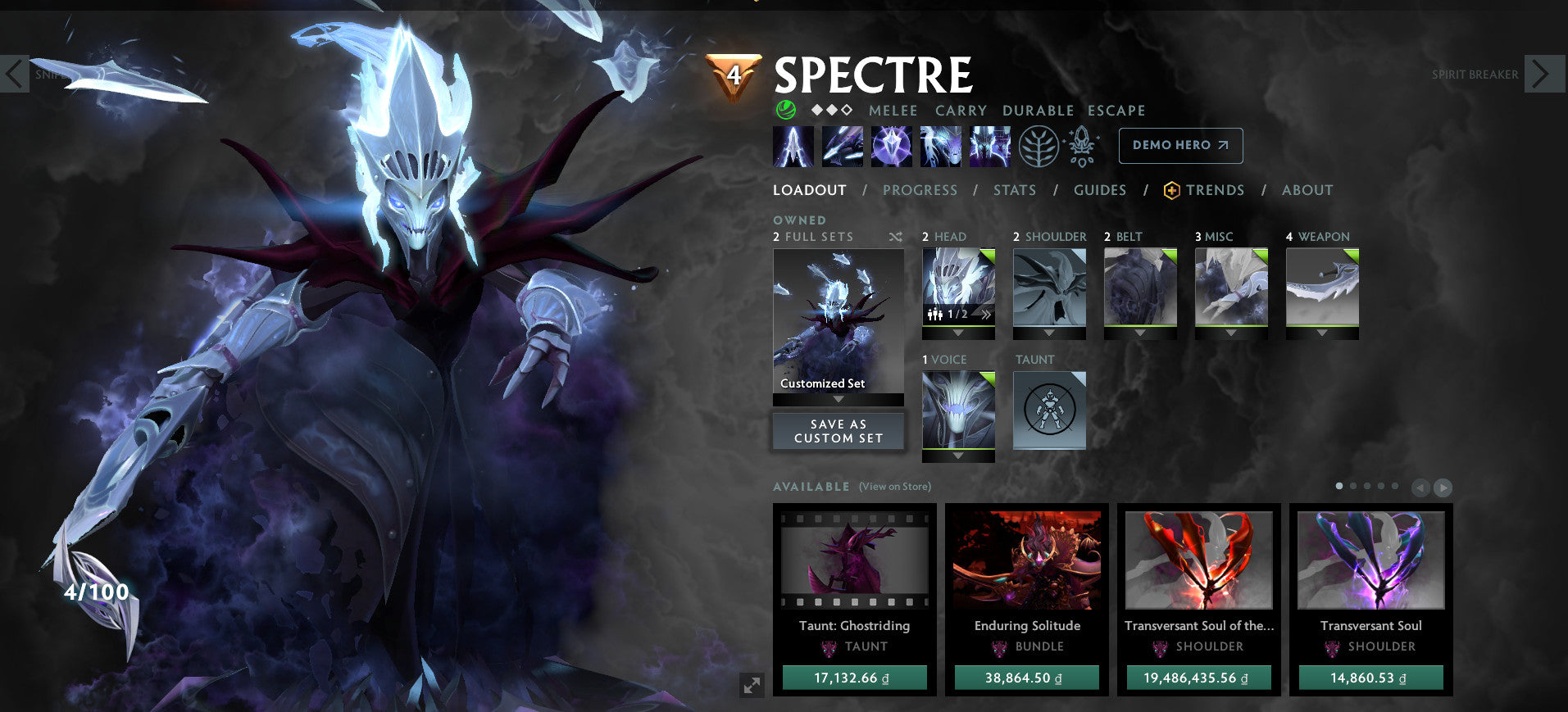
Task: Click the Desolate ability icon
Action: click(x=843, y=146)
